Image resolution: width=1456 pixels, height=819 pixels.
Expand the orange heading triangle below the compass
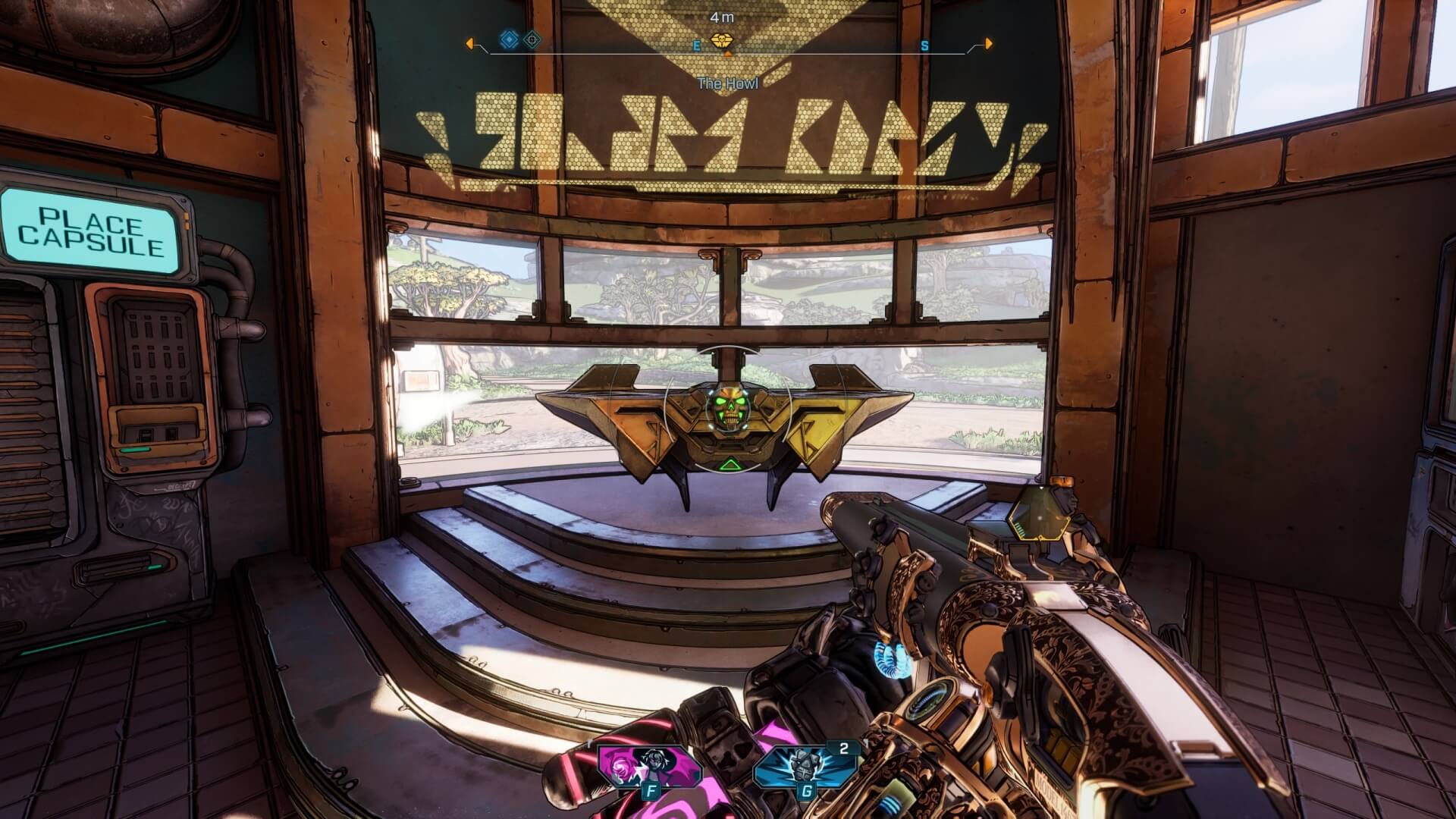(728, 53)
